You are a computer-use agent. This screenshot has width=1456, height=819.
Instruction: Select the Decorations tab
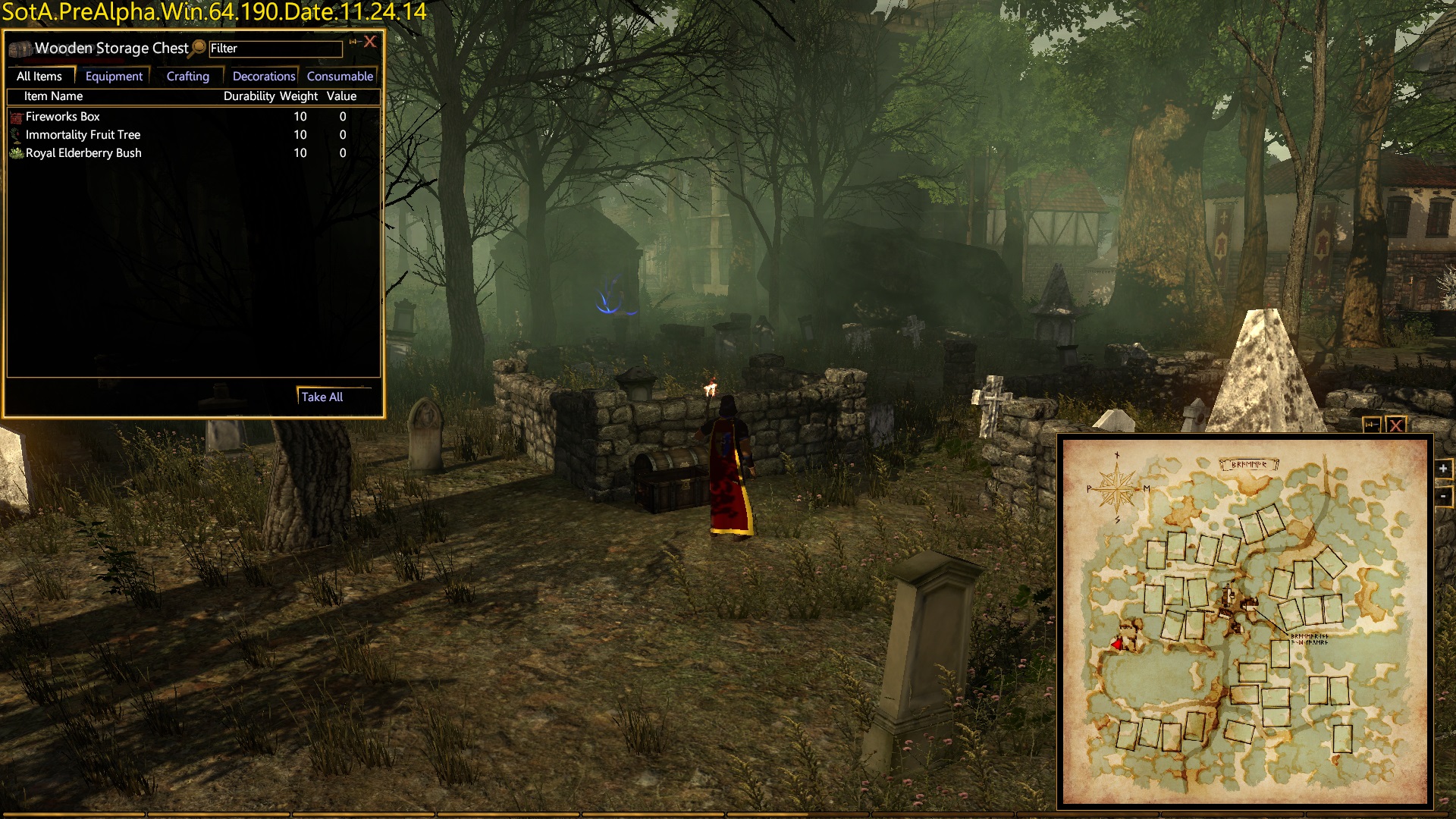tap(263, 77)
